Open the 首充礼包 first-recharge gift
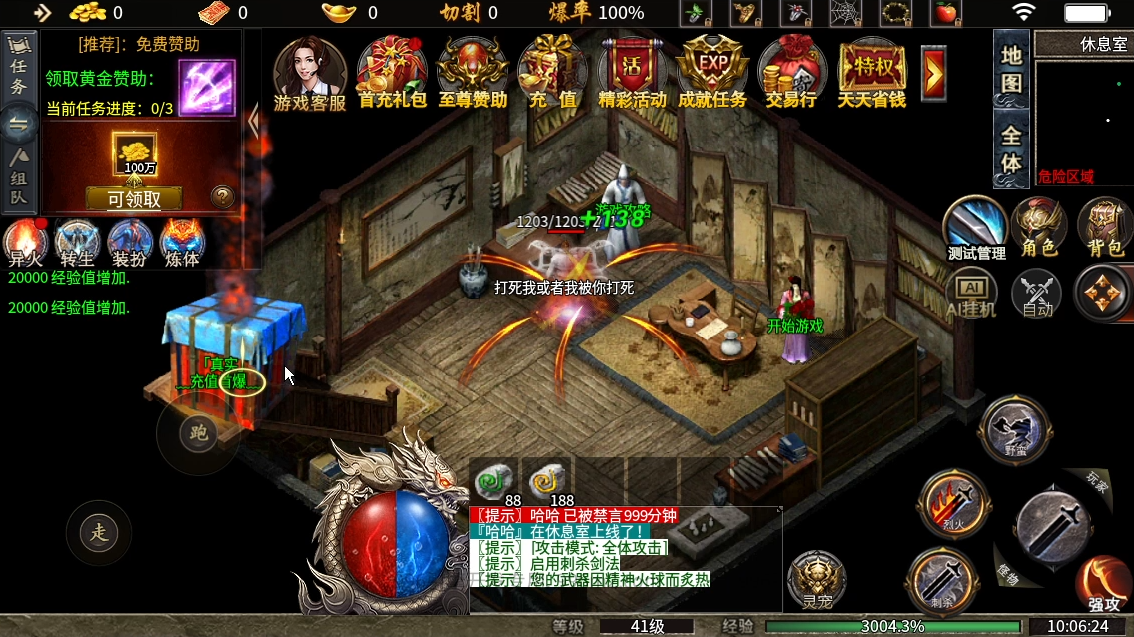 click(x=392, y=70)
